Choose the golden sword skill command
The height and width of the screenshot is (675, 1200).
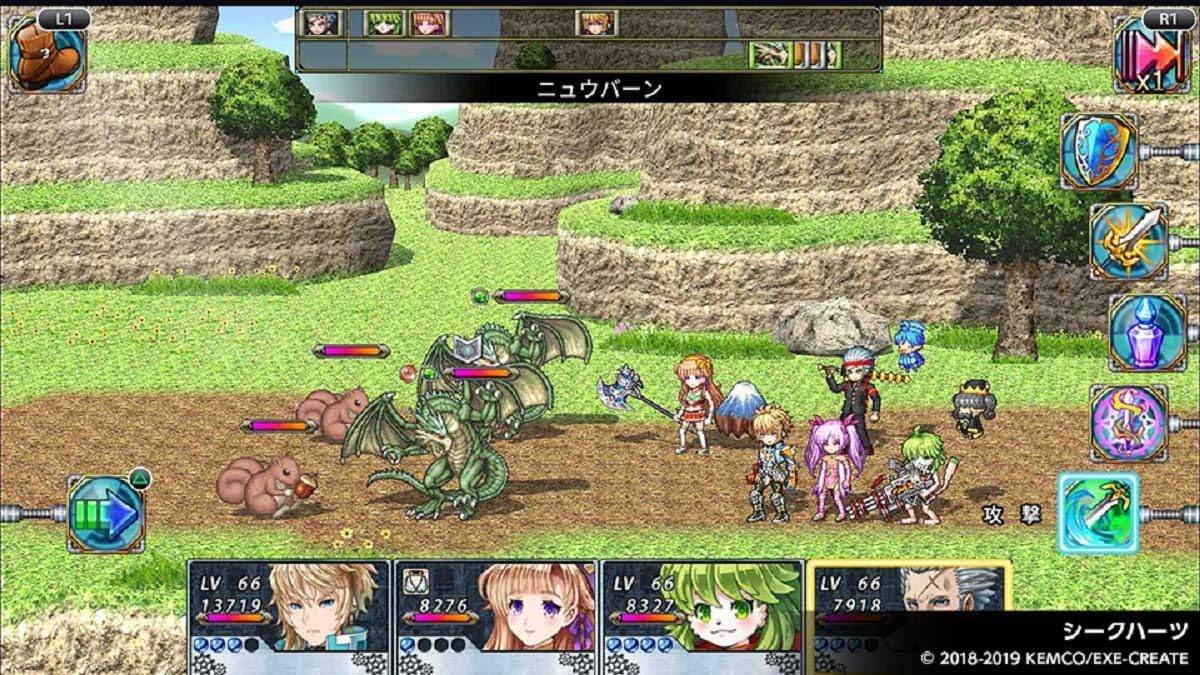coord(1128,241)
